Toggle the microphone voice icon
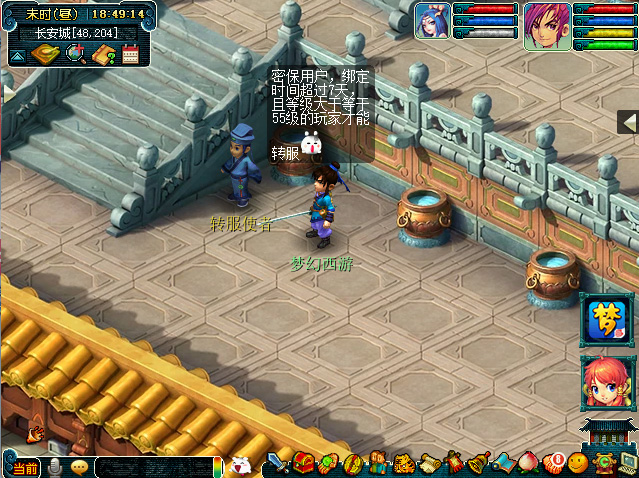Image resolution: width=639 pixels, height=478 pixels. coord(55,467)
